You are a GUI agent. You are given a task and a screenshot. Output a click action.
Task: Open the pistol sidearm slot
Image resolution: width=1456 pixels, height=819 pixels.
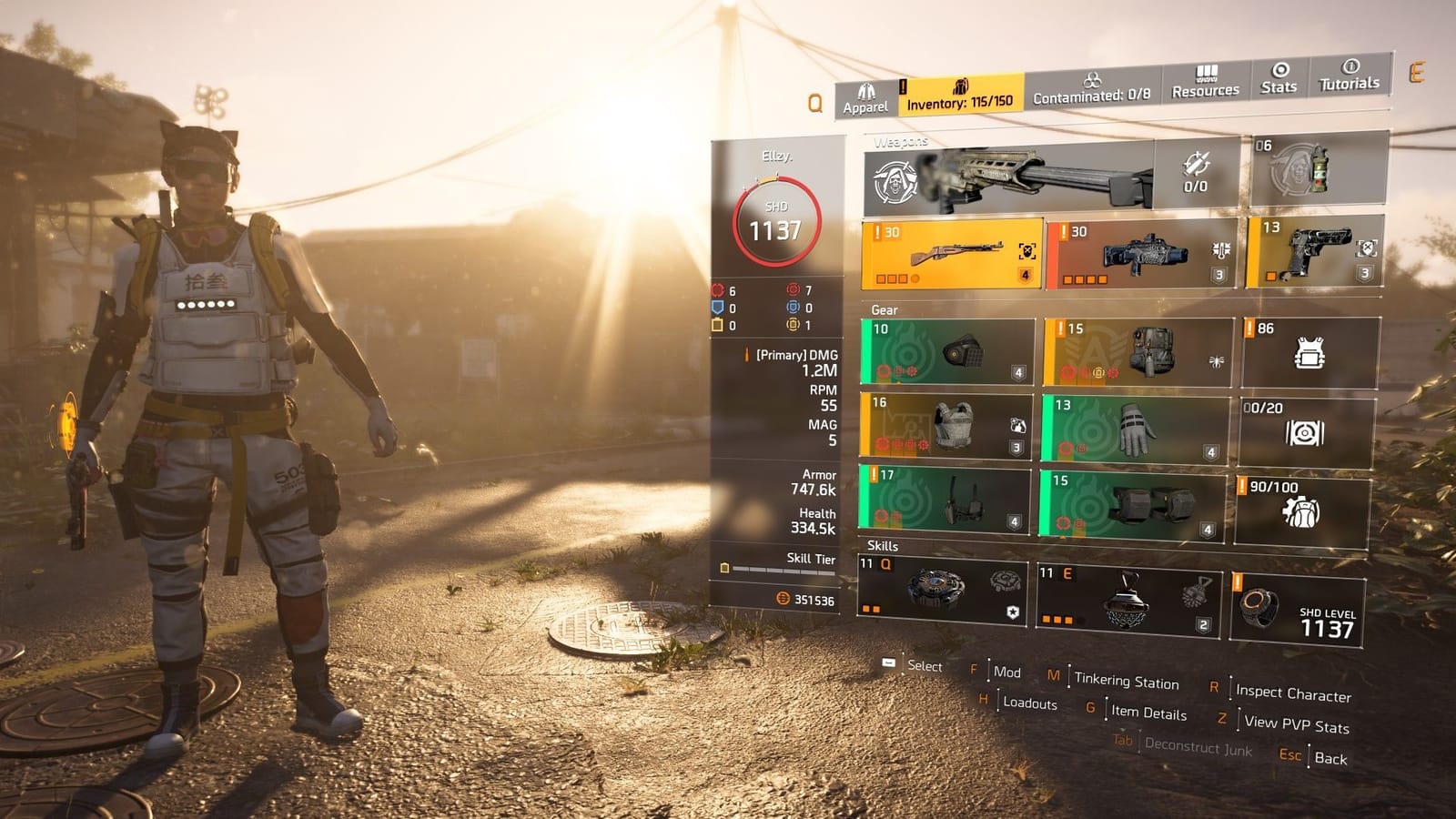tap(1310, 255)
